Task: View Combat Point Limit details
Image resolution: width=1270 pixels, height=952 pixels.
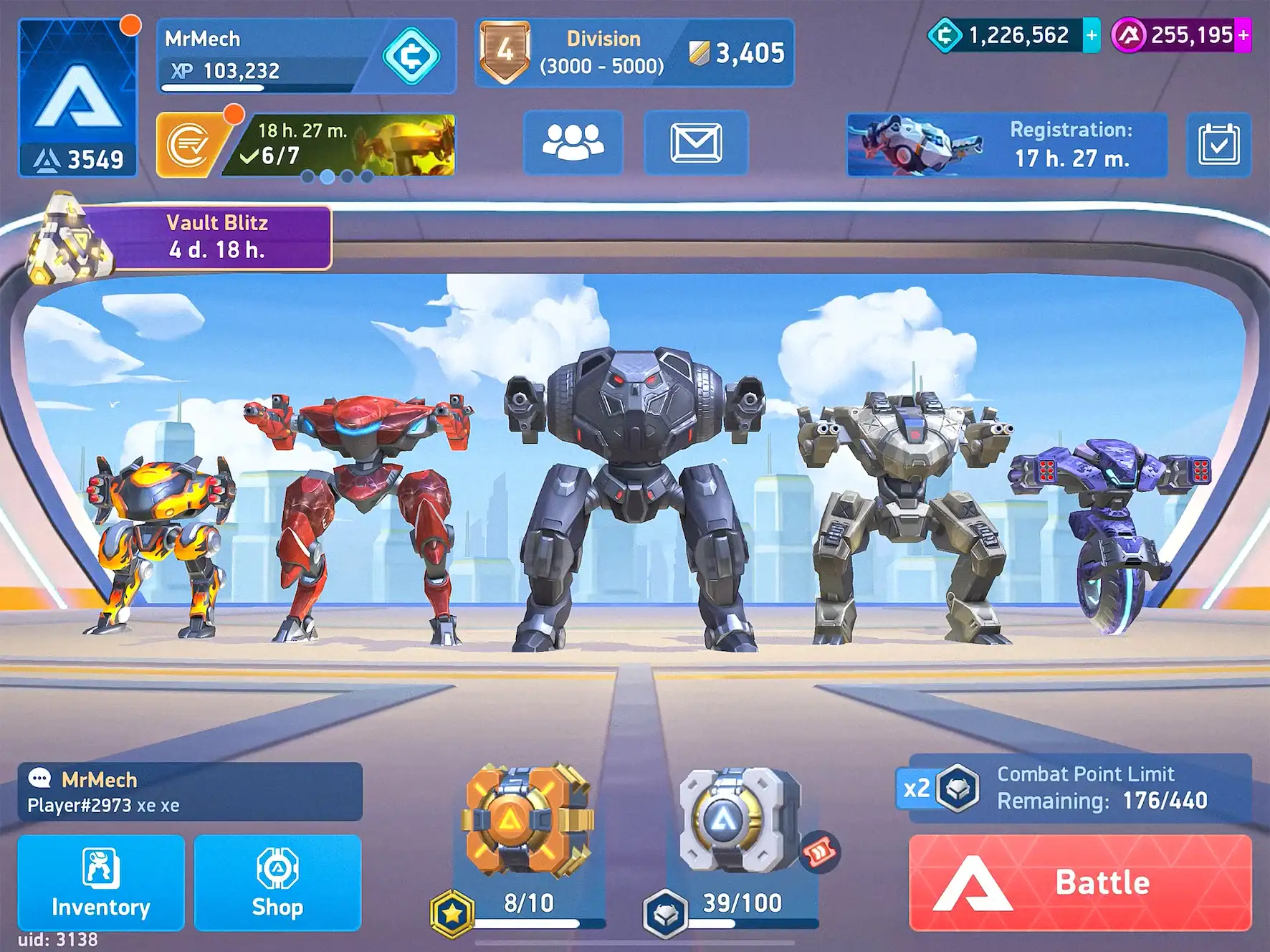Action: [1075, 788]
